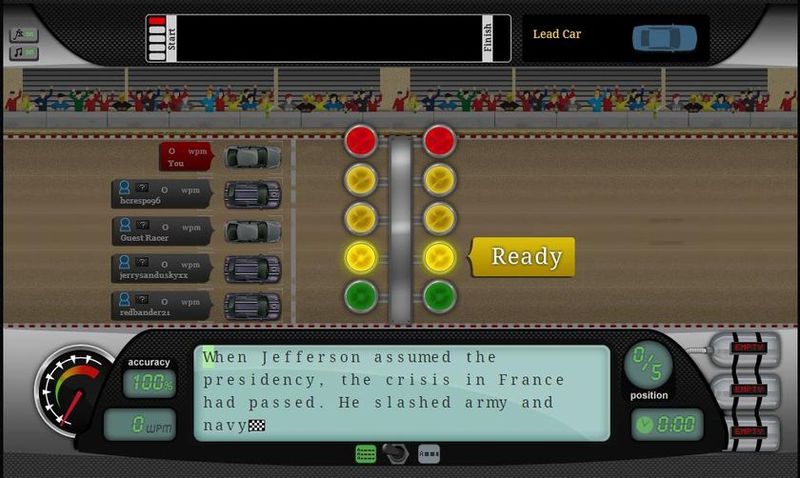Open hcrespo96's player profile icon
The width and height of the screenshot is (800, 478).
(x=124, y=188)
